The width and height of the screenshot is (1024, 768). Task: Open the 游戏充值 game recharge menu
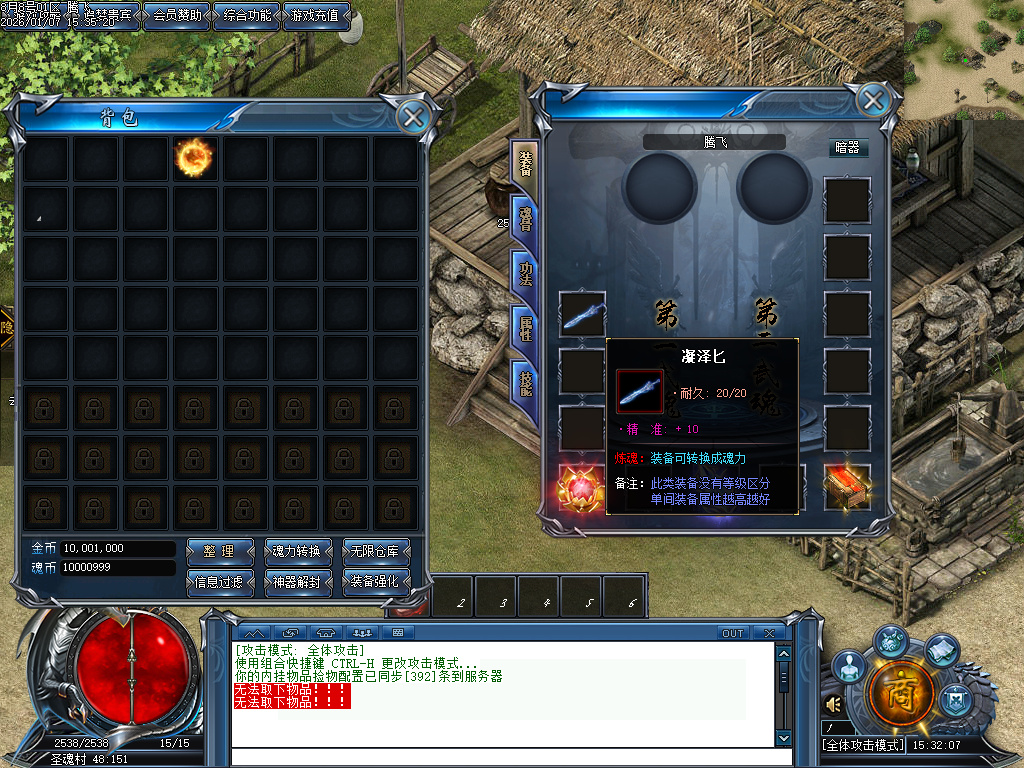[317, 16]
